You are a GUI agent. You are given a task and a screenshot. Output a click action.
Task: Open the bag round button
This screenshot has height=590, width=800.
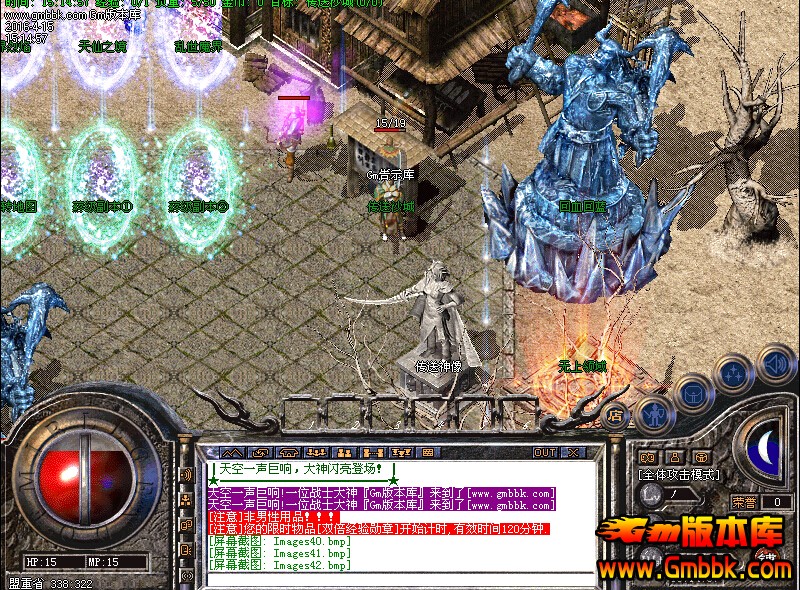click(x=693, y=393)
